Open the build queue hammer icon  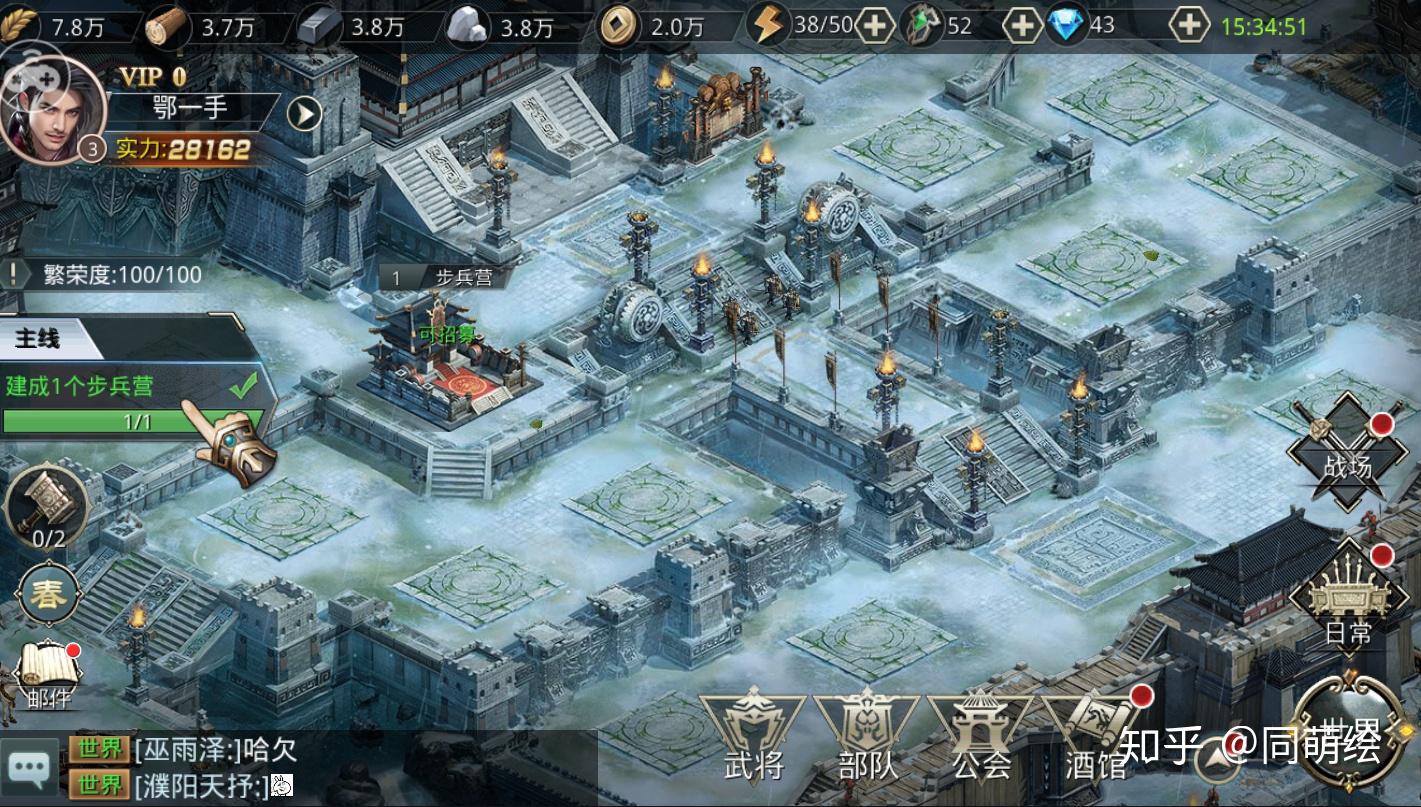pyautogui.click(x=47, y=505)
